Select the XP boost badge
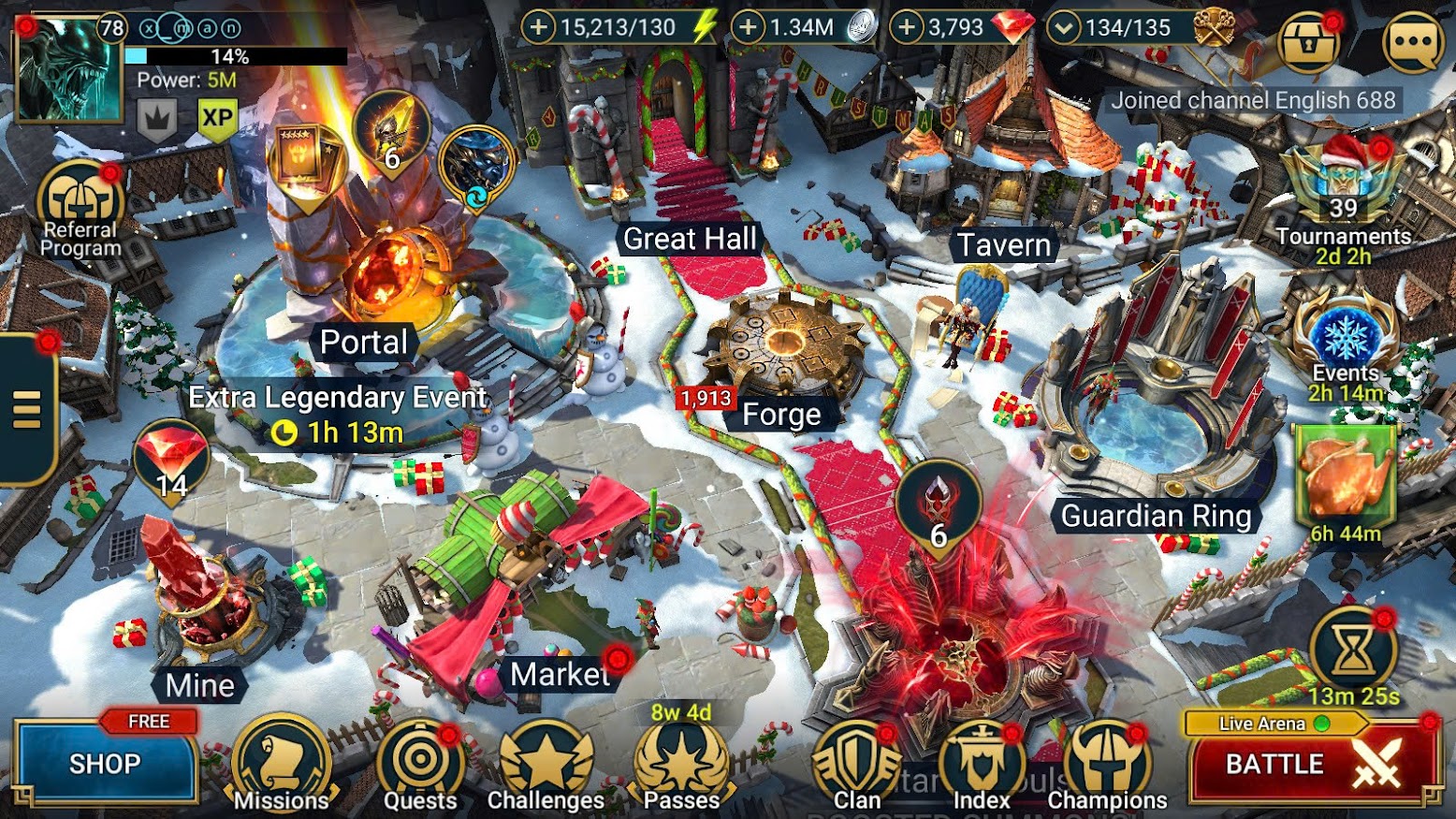1456x819 pixels. 217,119
